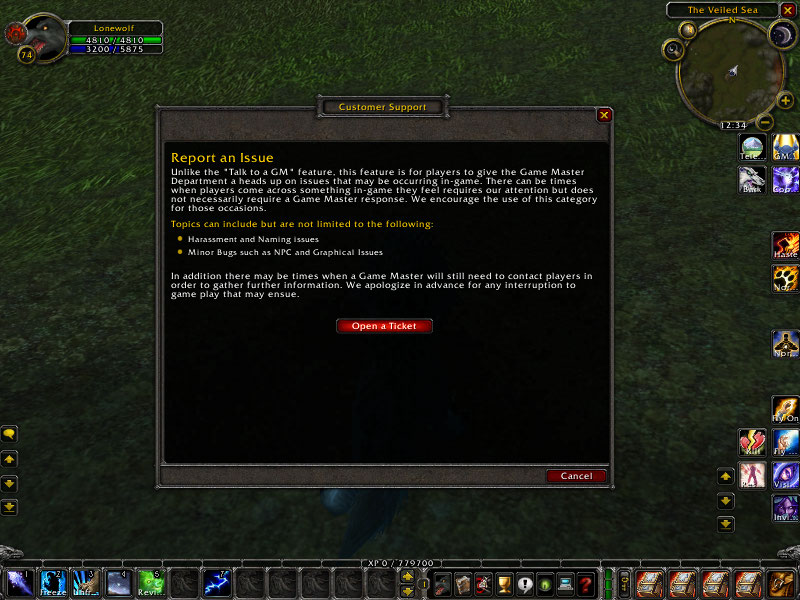Viewport: 800px width, 600px height.
Task: Use the green Revive action slot
Action: click(150, 582)
